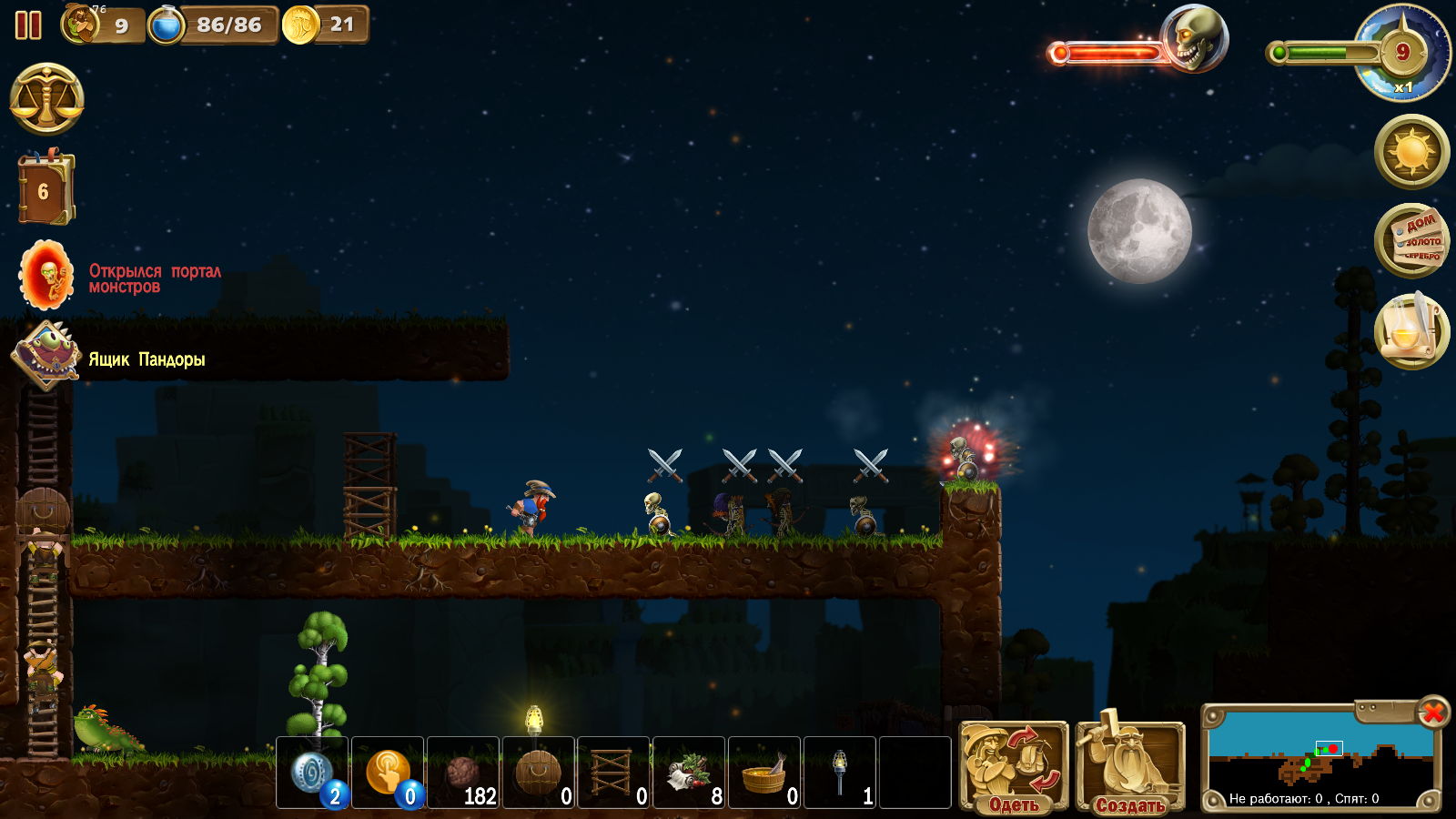The height and width of the screenshot is (819, 1456).
Task: Open the golden scales balance menu
Action: [46, 99]
